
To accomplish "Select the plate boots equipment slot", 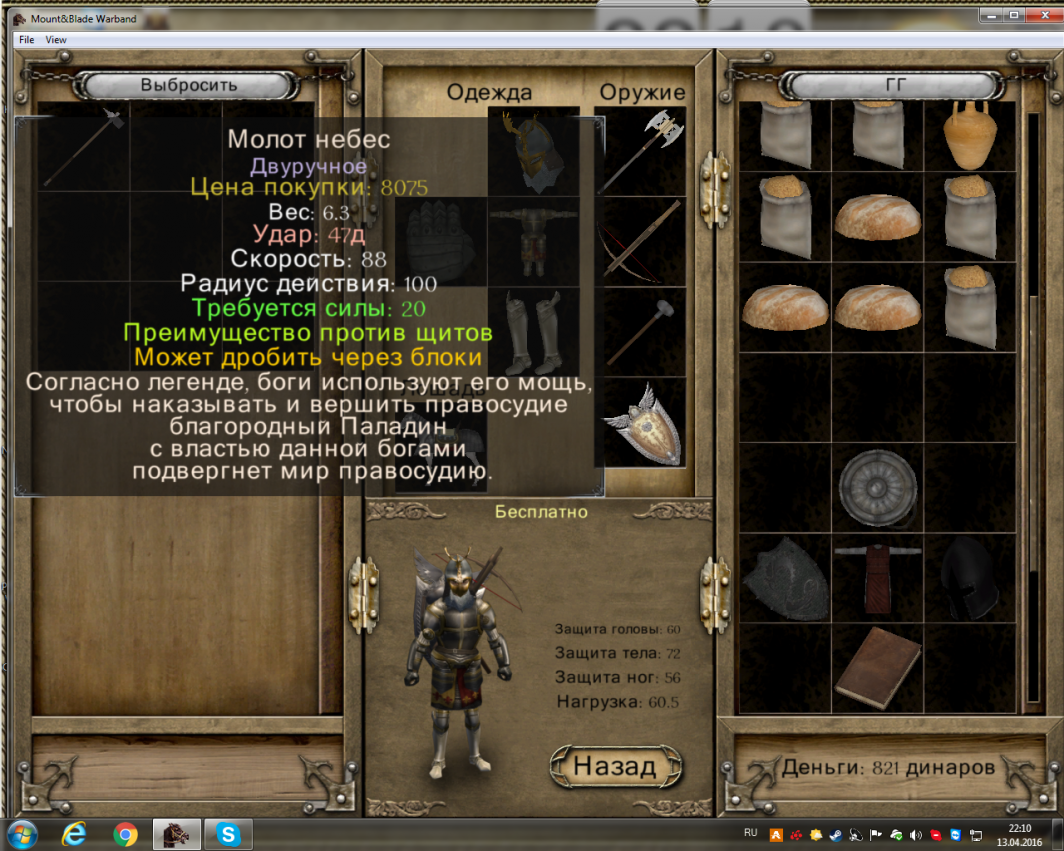I will [533, 332].
